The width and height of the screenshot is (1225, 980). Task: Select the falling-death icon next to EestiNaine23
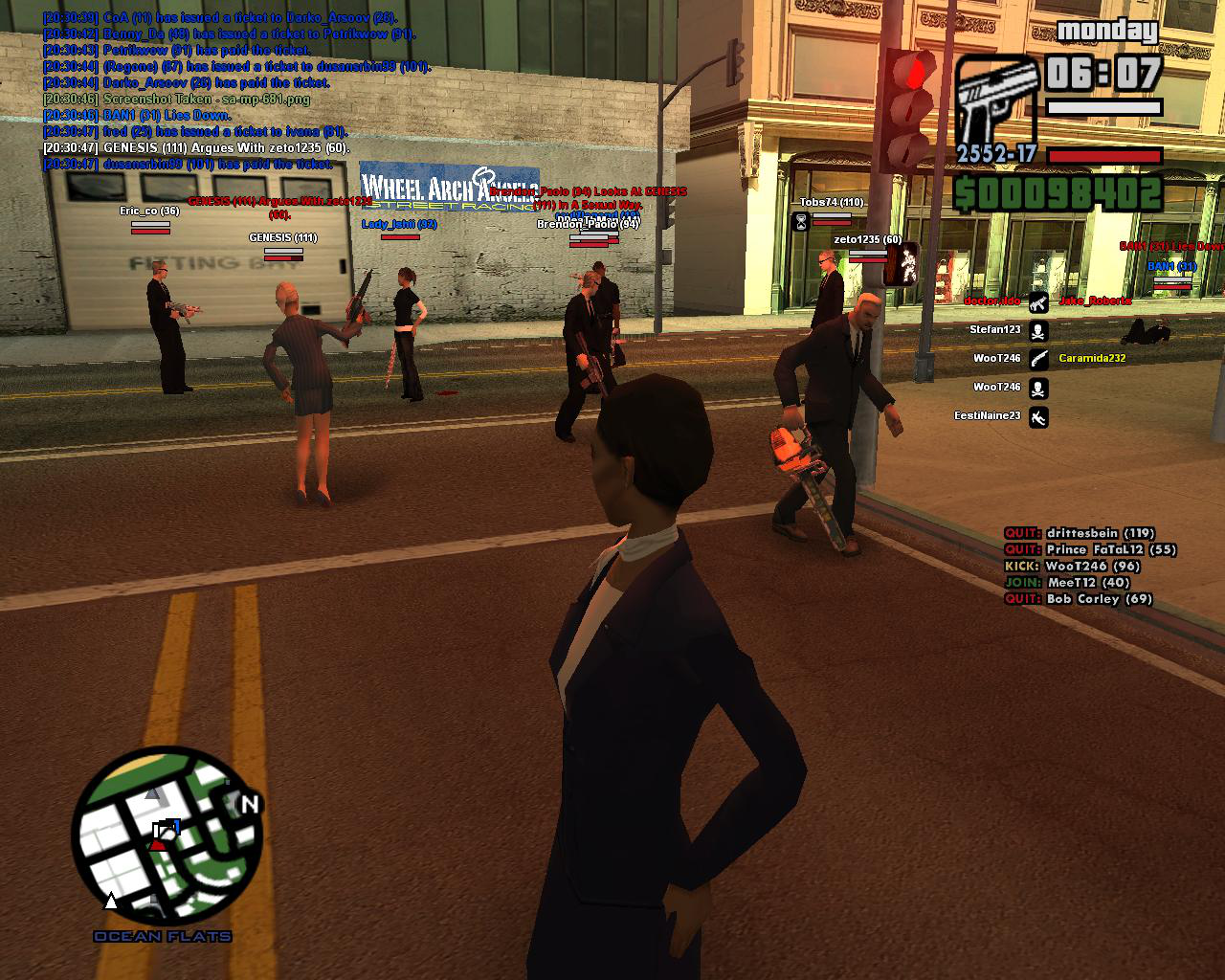[x=1038, y=417]
